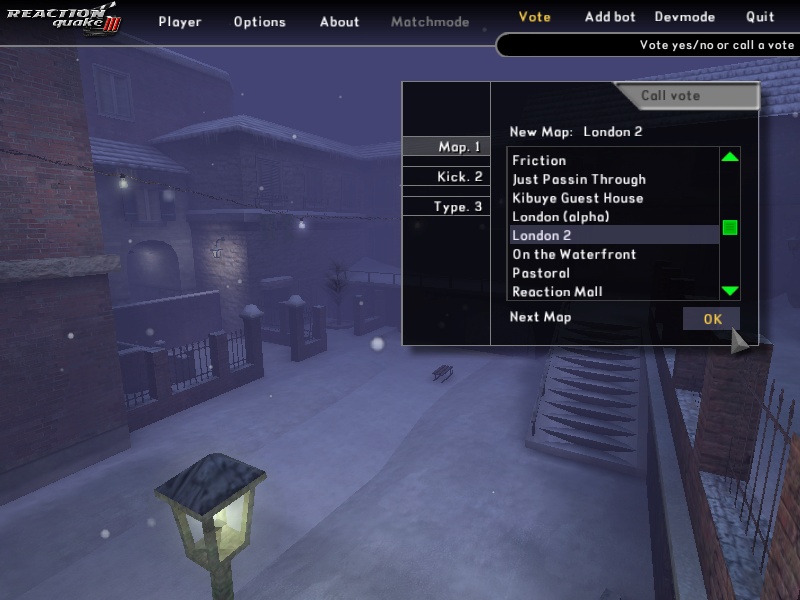The height and width of the screenshot is (600, 800).
Task: Choose On the Waterfront map
Action: pos(574,254)
